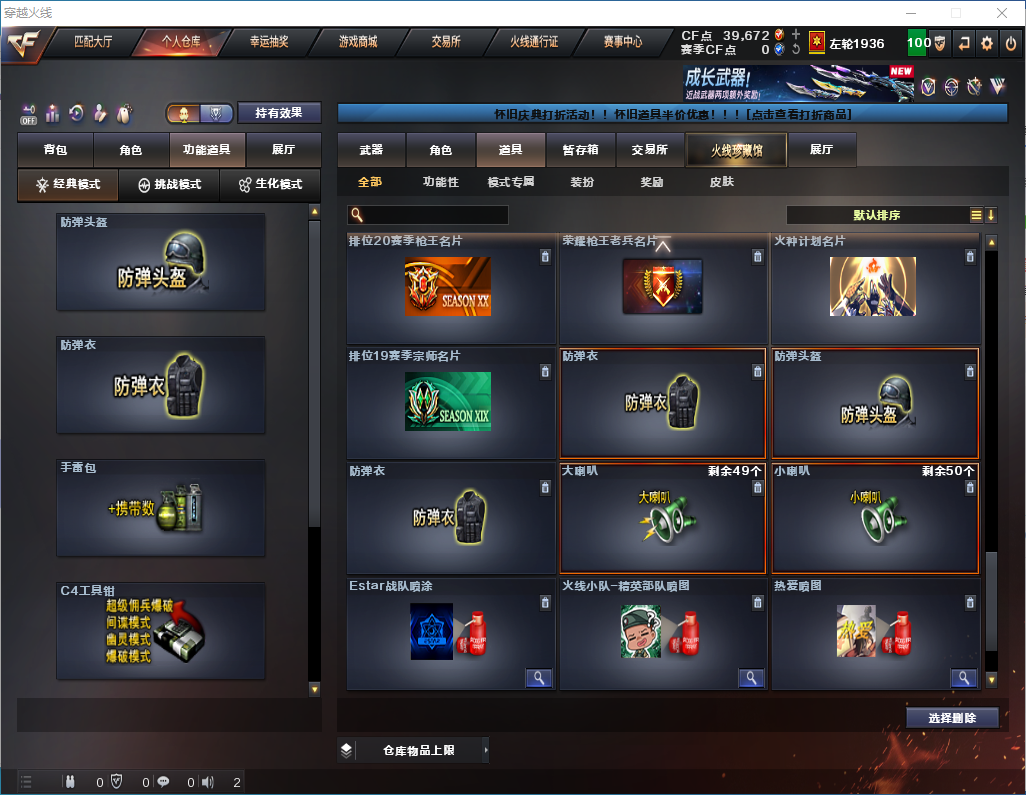The height and width of the screenshot is (795, 1026).
Task: Go to the 交易所 top menu
Action: point(446,42)
